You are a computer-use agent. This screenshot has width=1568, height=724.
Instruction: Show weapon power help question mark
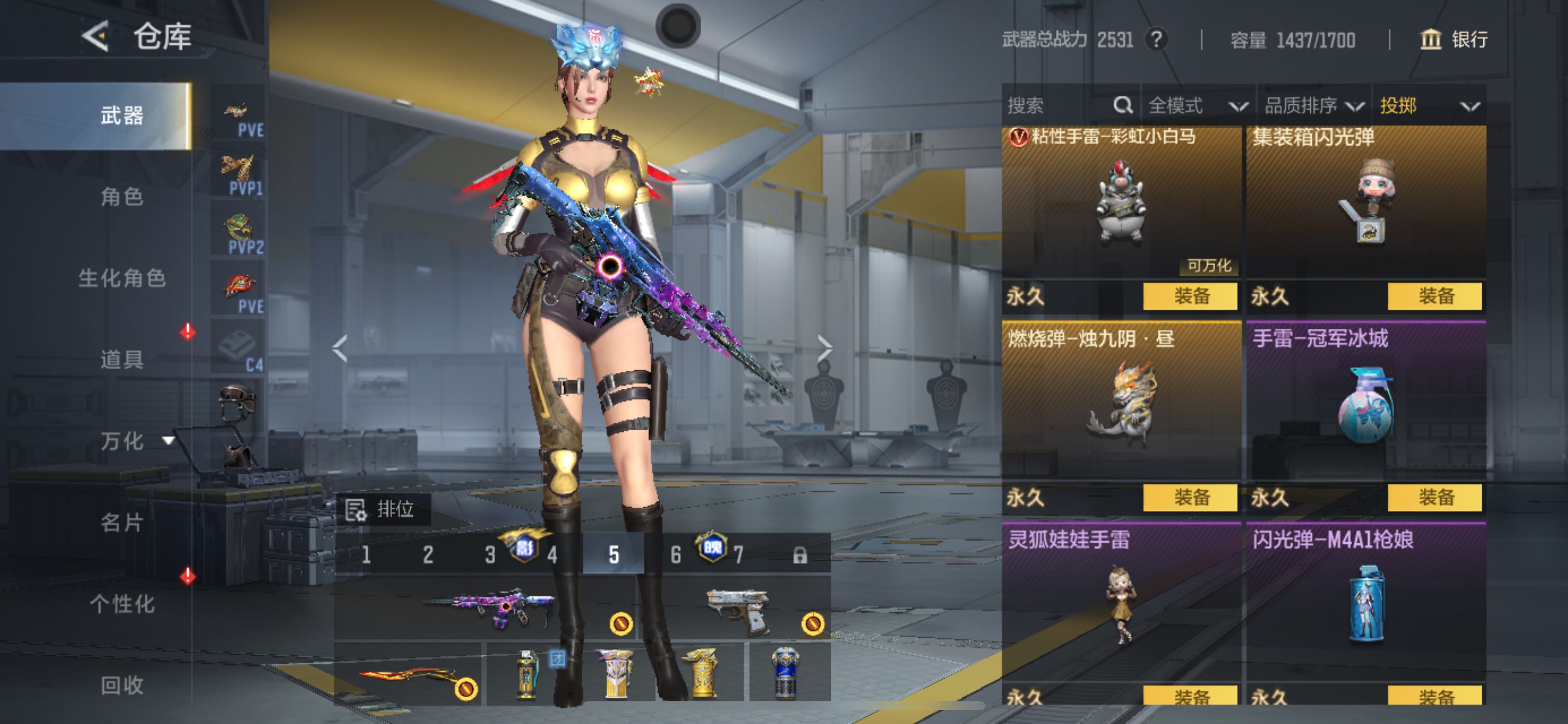click(1156, 40)
